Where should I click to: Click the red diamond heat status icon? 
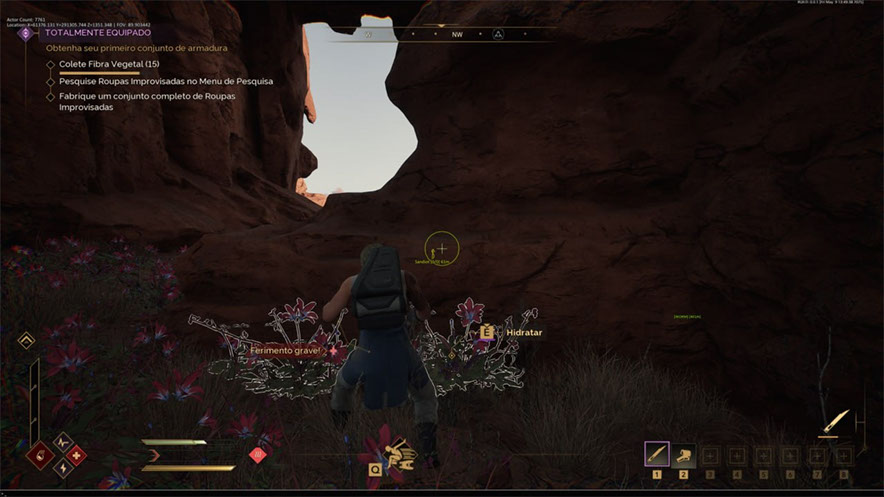(257, 455)
